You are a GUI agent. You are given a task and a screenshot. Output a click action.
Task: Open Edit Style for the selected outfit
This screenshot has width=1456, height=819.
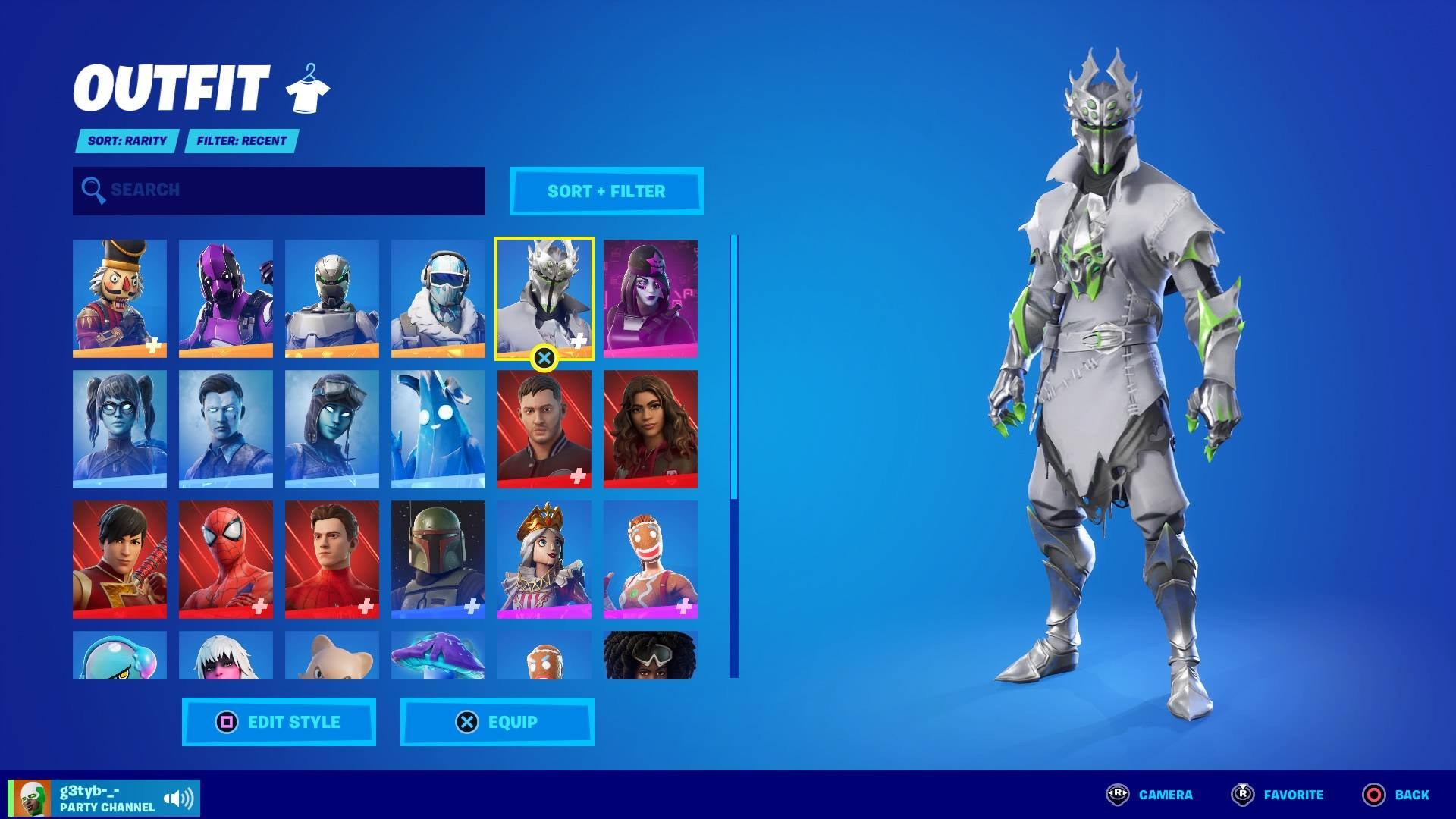[279, 722]
